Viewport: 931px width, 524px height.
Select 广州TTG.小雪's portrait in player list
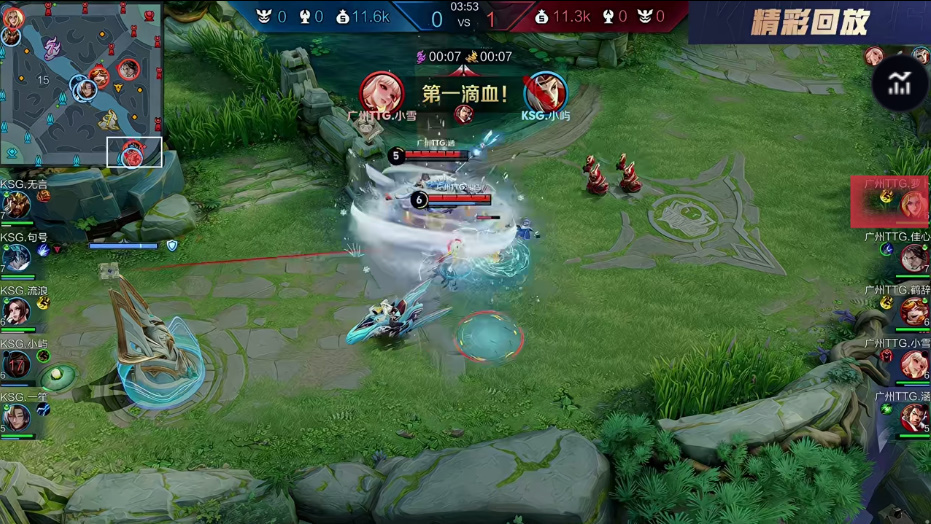pos(913,364)
